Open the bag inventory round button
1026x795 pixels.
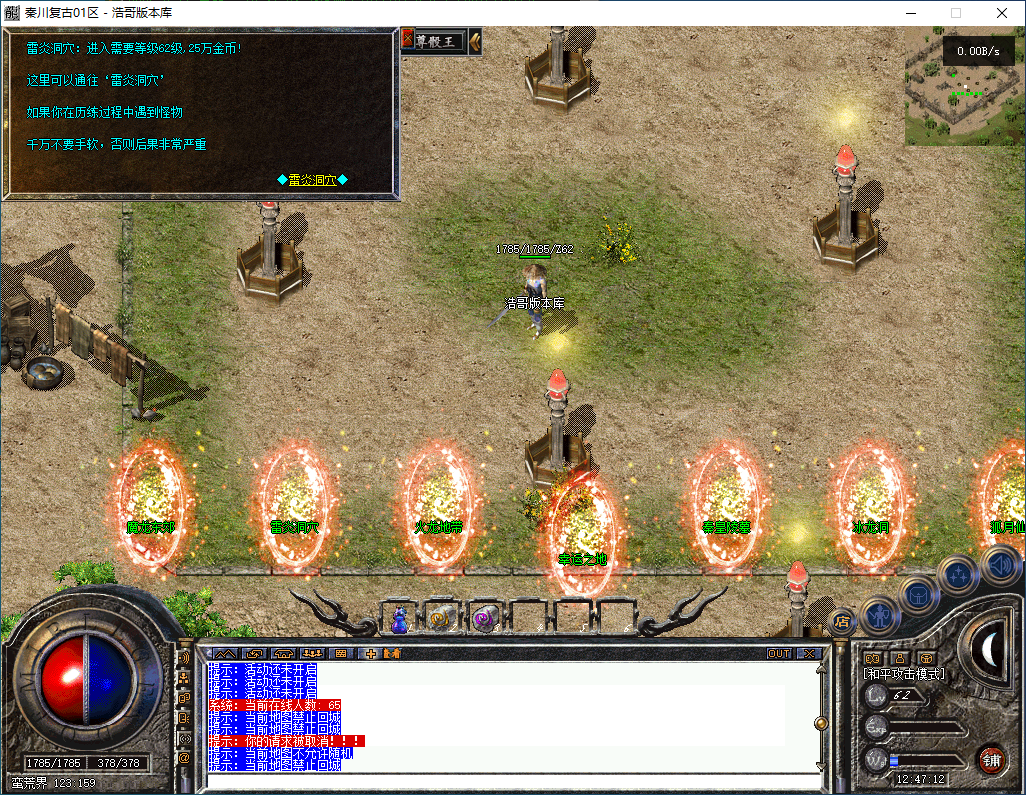(x=919, y=594)
